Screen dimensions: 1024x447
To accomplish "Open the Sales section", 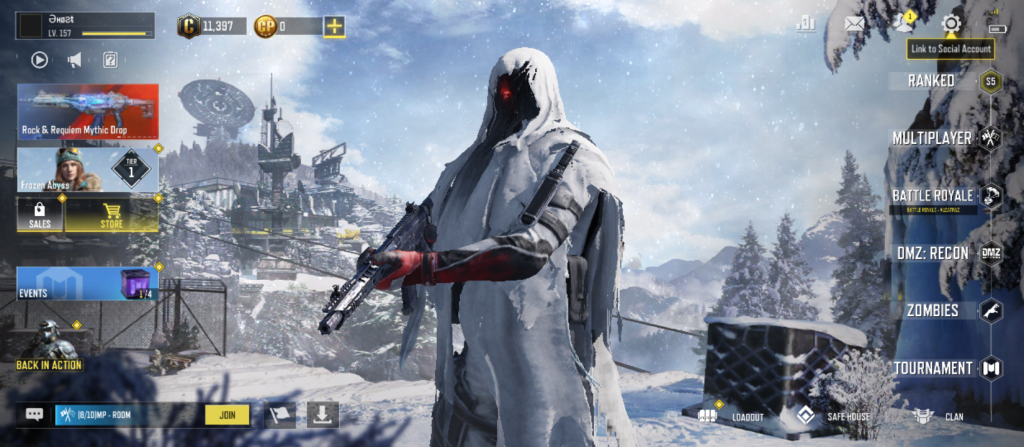I will (x=40, y=215).
